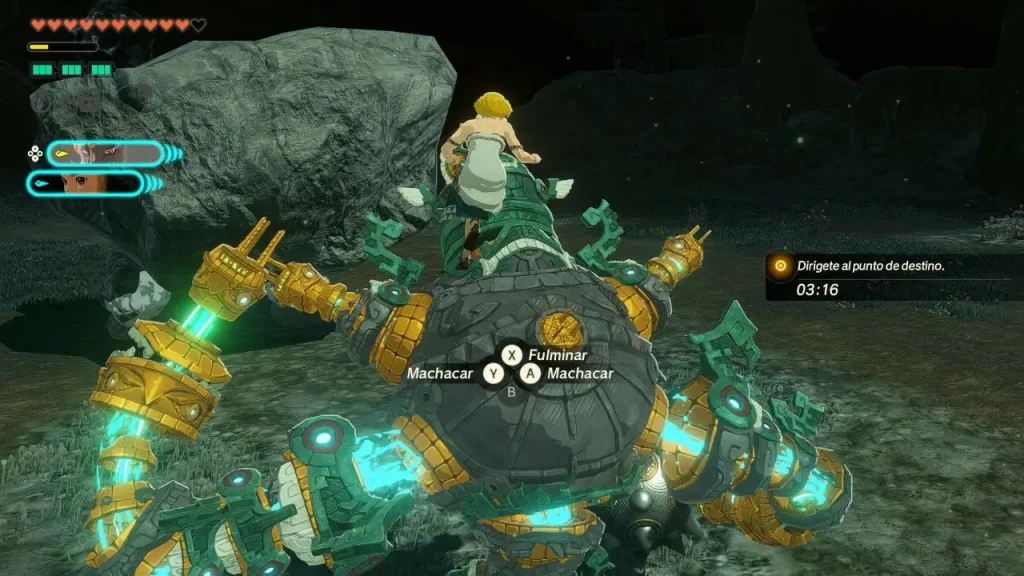
Task: Select the ally portrait with the yellow marker
Action: [x=104, y=153]
